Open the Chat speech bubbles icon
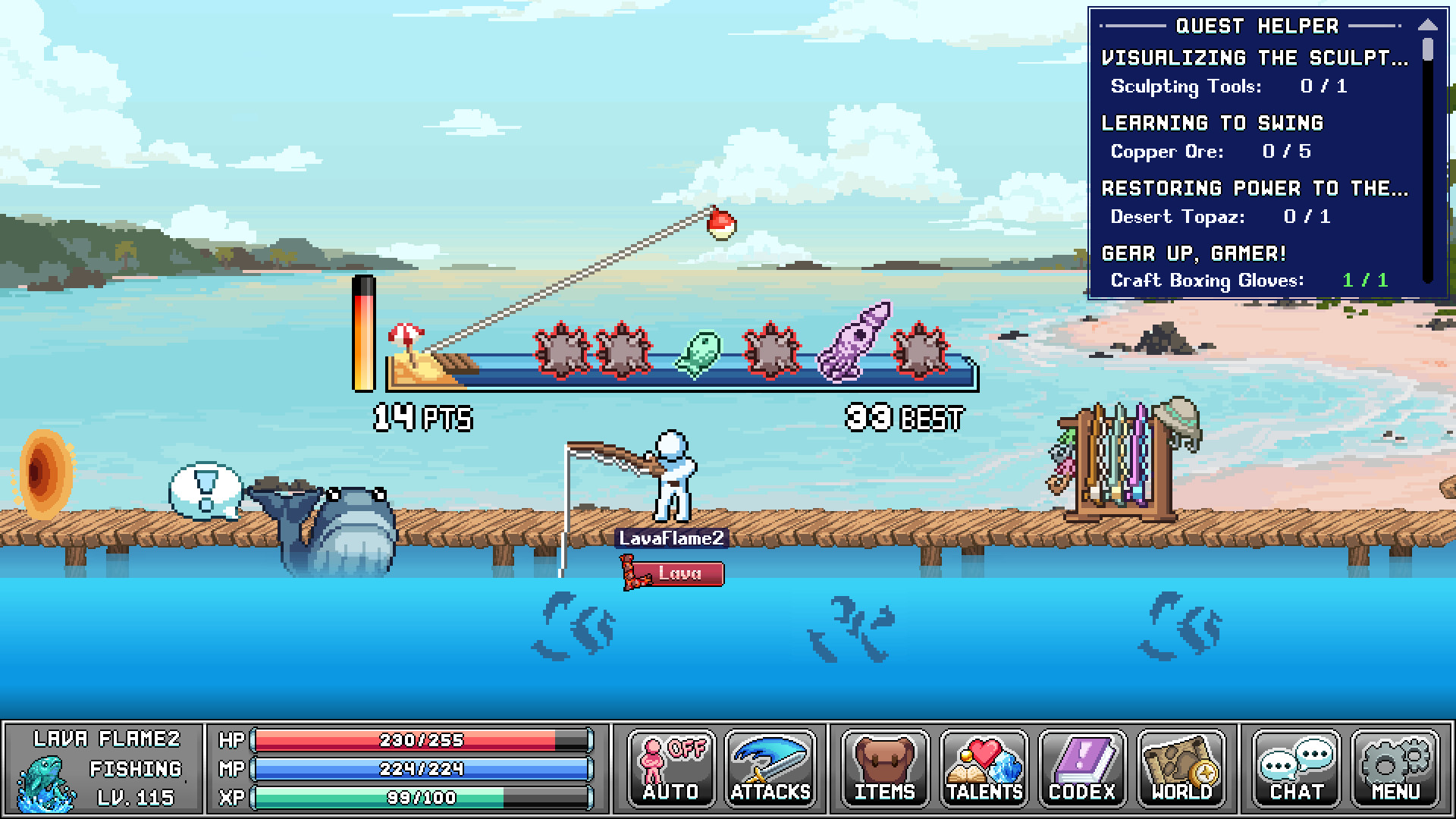The height and width of the screenshot is (819, 1456). tap(1296, 769)
